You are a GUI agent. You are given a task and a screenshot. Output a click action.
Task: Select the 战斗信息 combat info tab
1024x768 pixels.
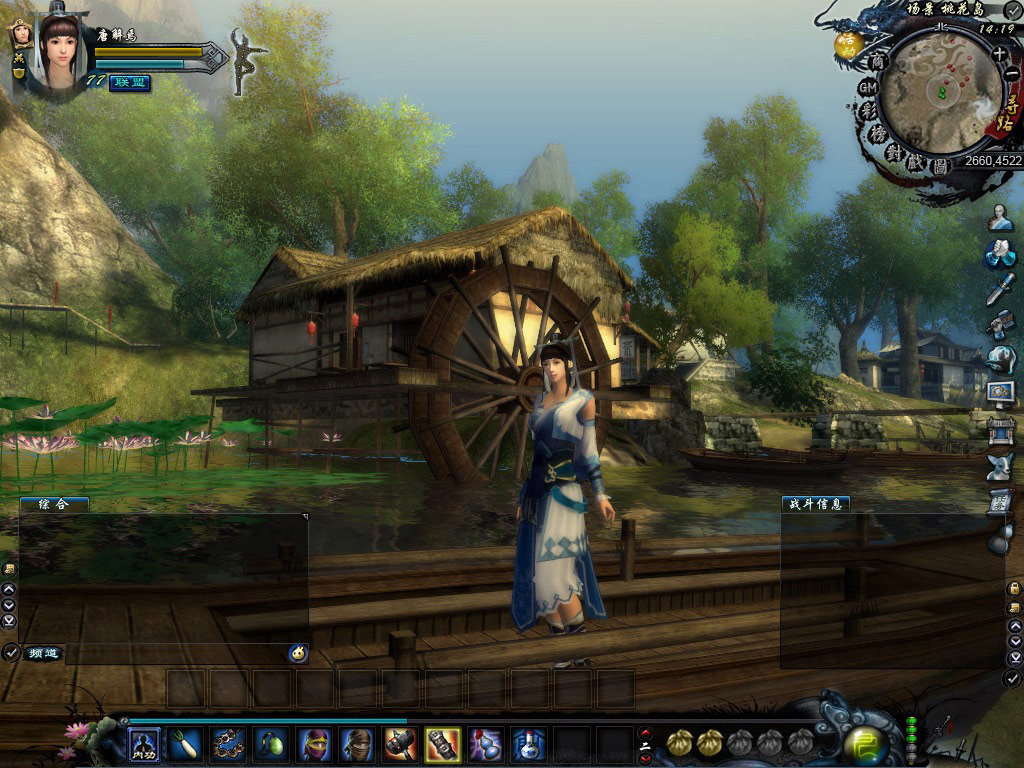click(x=815, y=504)
